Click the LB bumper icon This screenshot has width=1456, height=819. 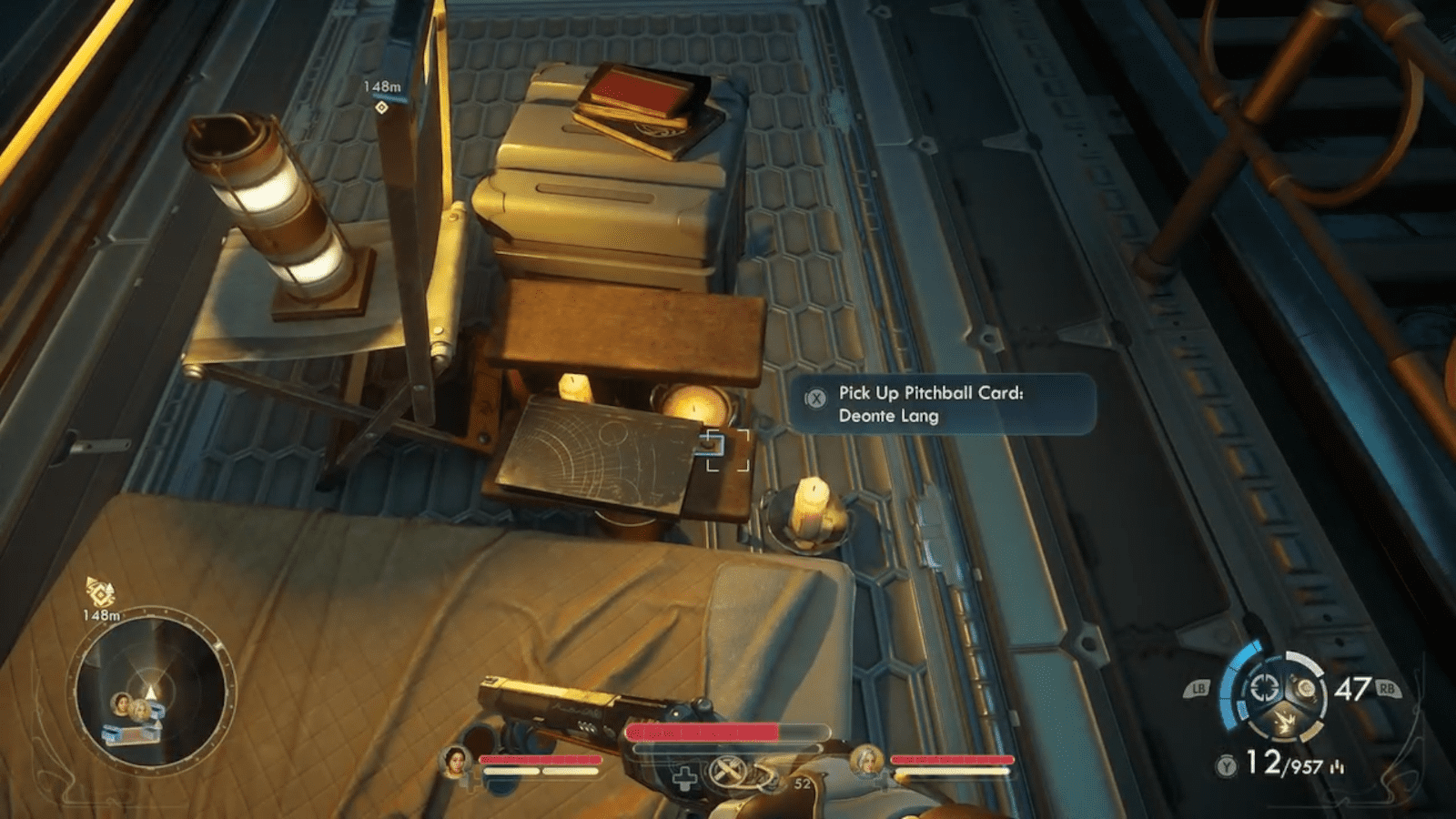[1199, 689]
